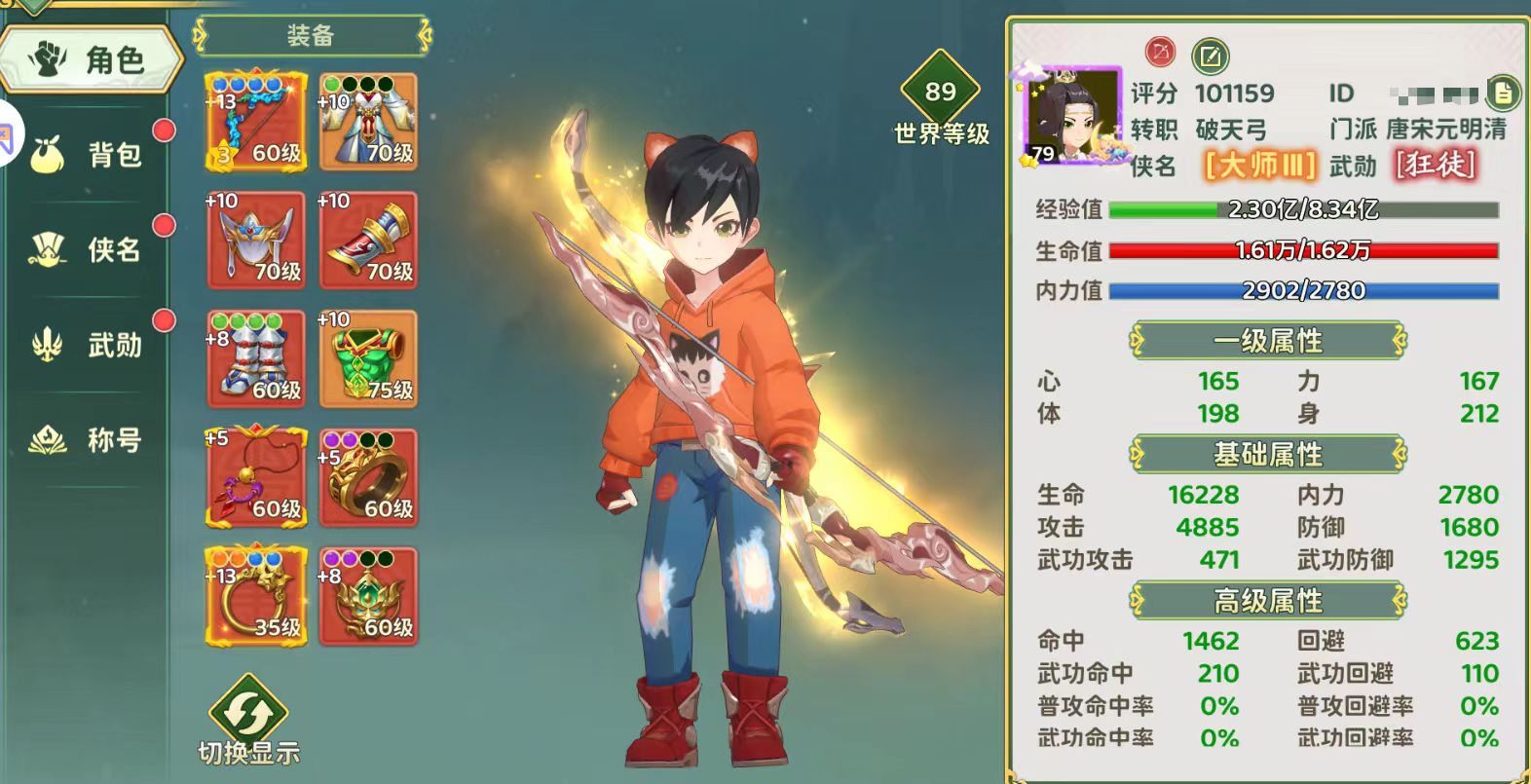This screenshot has width=1531, height=784.
Task: Click the red bow class icon
Action: click(1160, 52)
